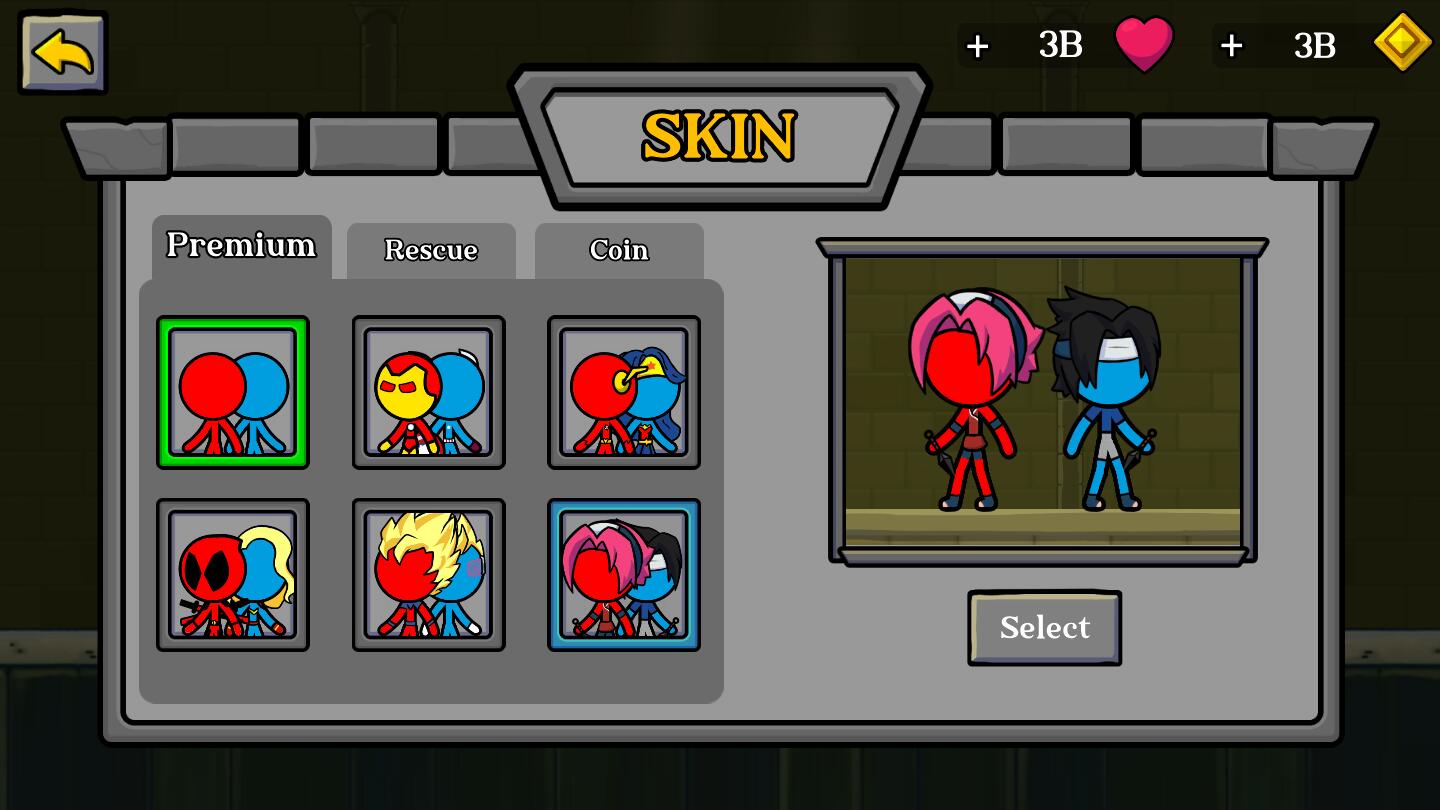Add more gems with the plus button
1440x810 pixels.
(x=1231, y=46)
